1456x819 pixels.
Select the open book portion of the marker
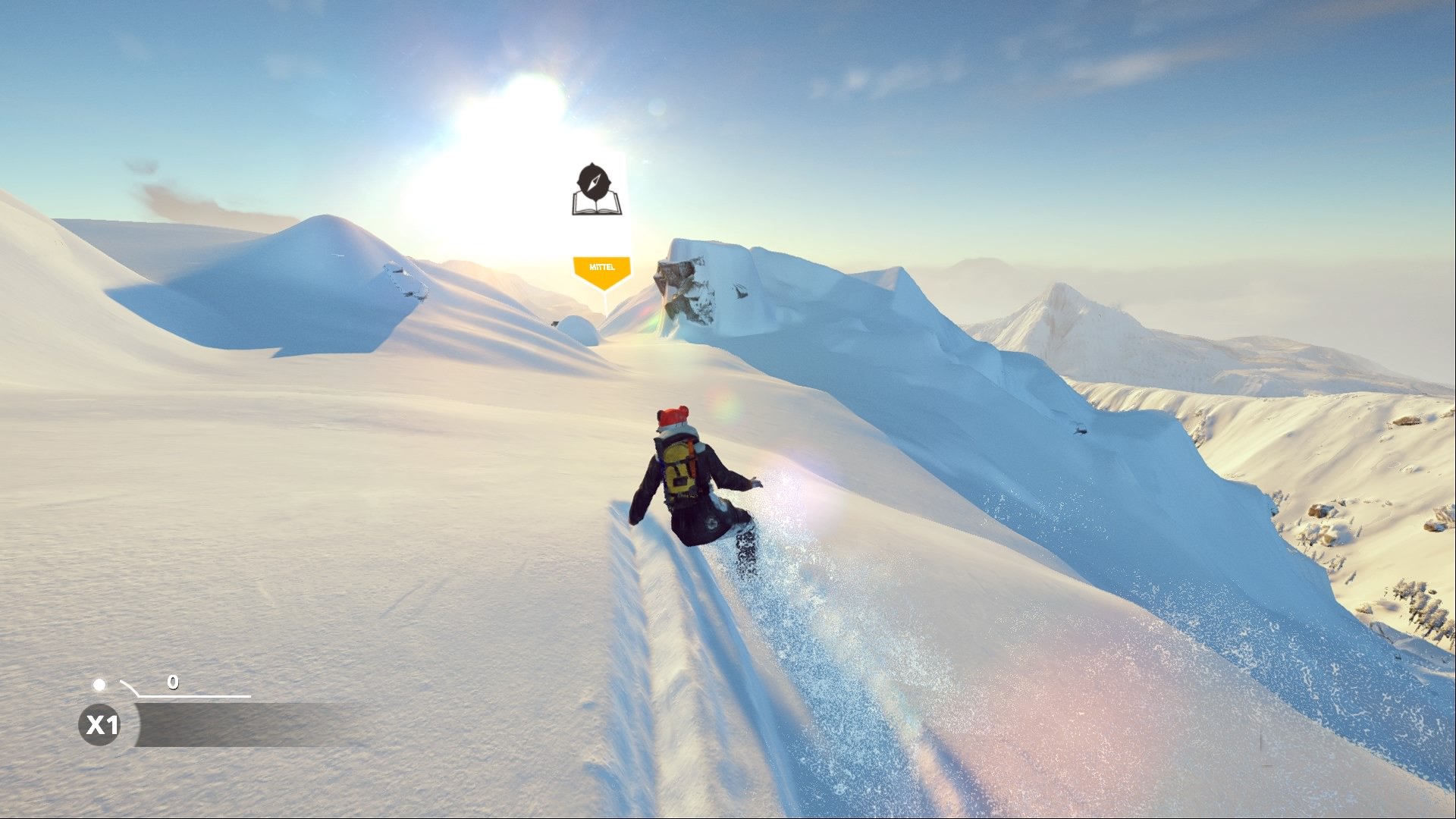596,206
